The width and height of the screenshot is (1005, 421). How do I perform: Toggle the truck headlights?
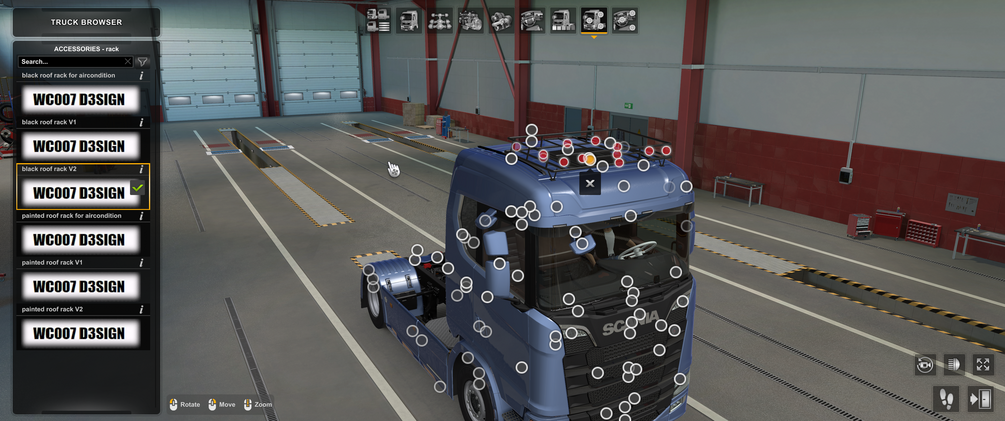pos(954,365)
